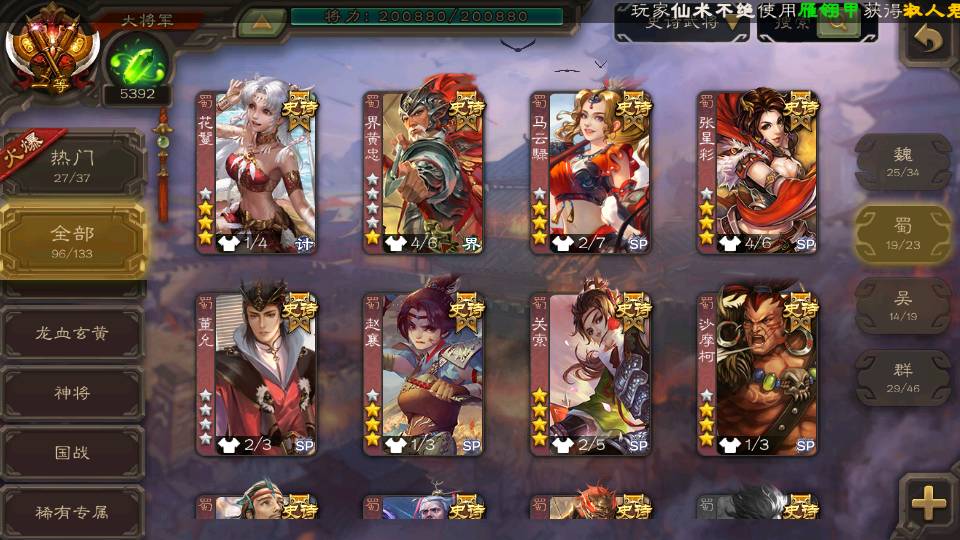The height and width of the screenshot is (540, 960).
Task: Open the 董允 hero card
Action: 256,374
